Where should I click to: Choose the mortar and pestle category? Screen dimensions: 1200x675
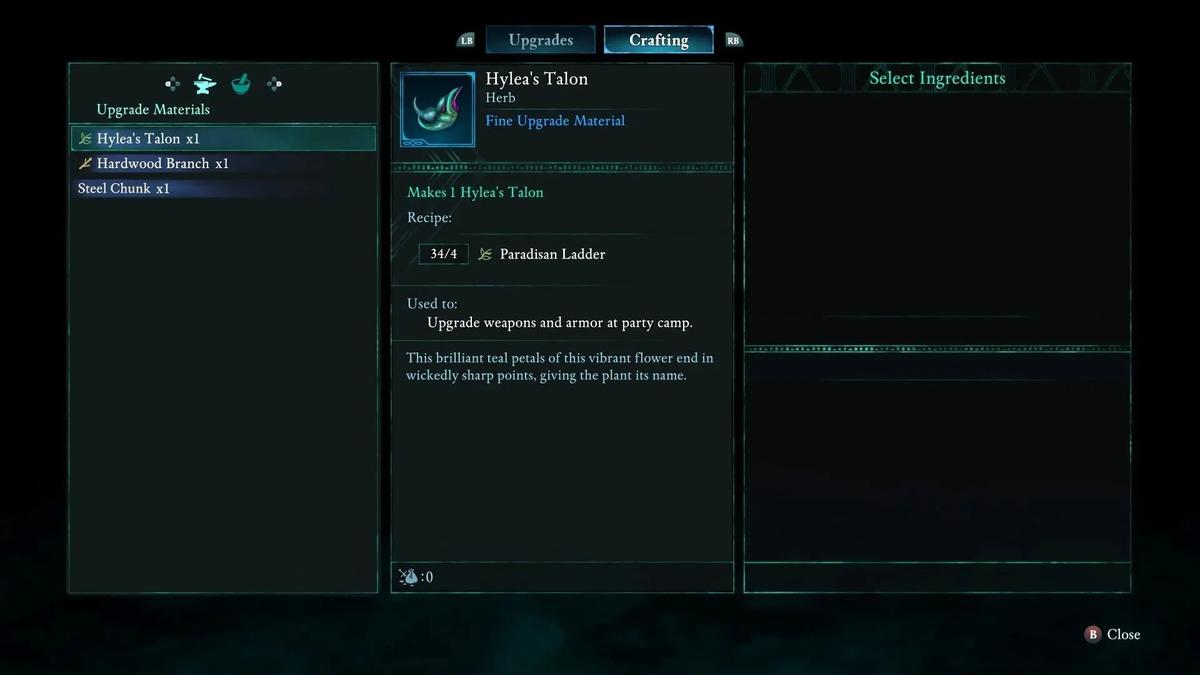point(241,84)
